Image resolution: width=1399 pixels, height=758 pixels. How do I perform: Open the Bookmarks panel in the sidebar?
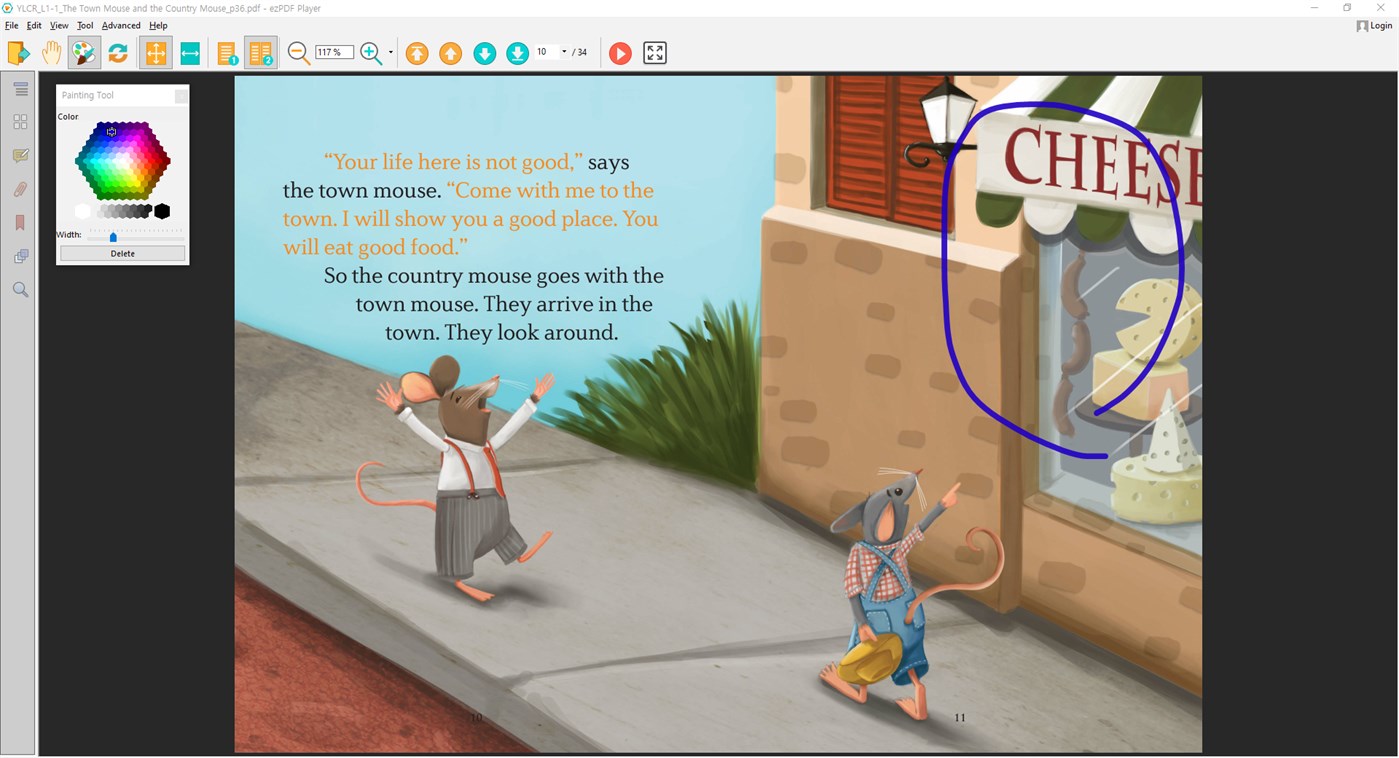point(20,222)
